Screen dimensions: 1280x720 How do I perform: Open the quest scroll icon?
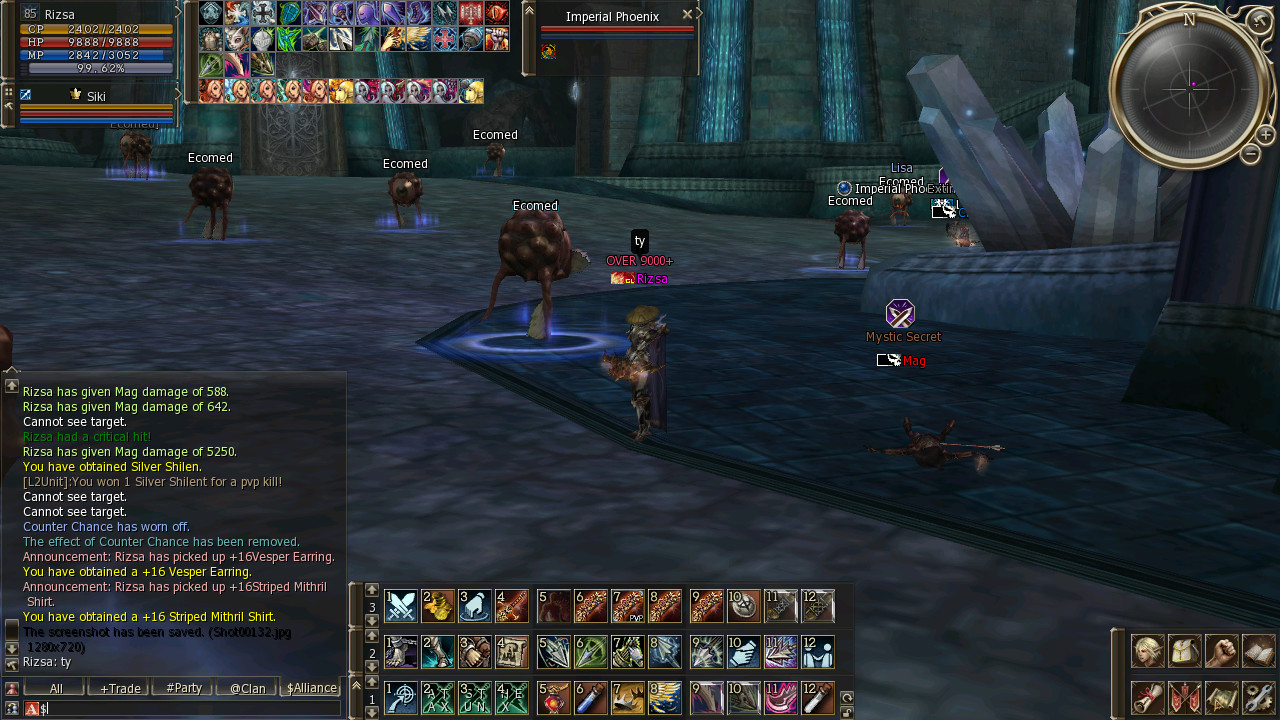(1147, 697)
